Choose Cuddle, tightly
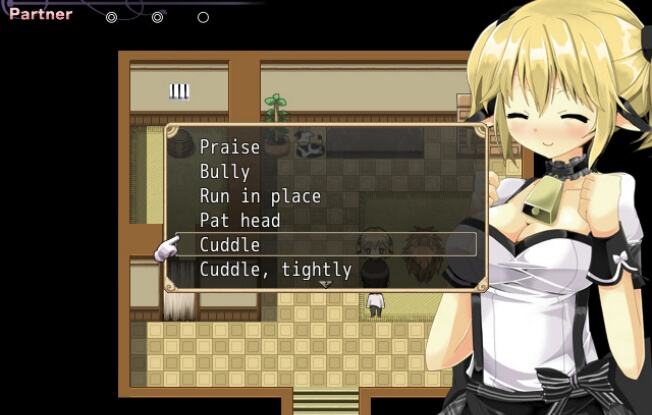The image size is (652, 415). pyautogui.click(x=276, y=269)
